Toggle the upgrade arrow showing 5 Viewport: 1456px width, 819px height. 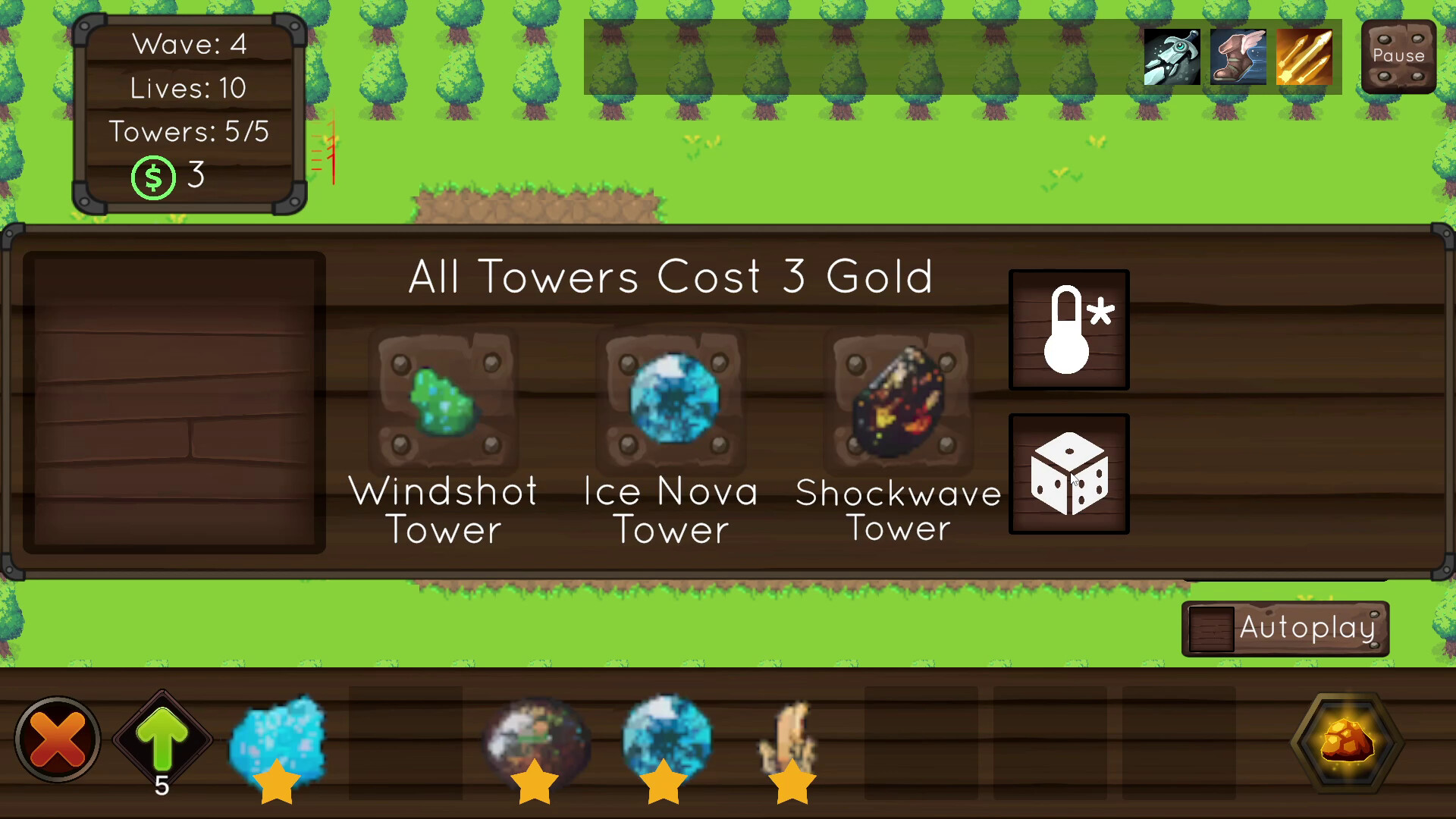161,737
